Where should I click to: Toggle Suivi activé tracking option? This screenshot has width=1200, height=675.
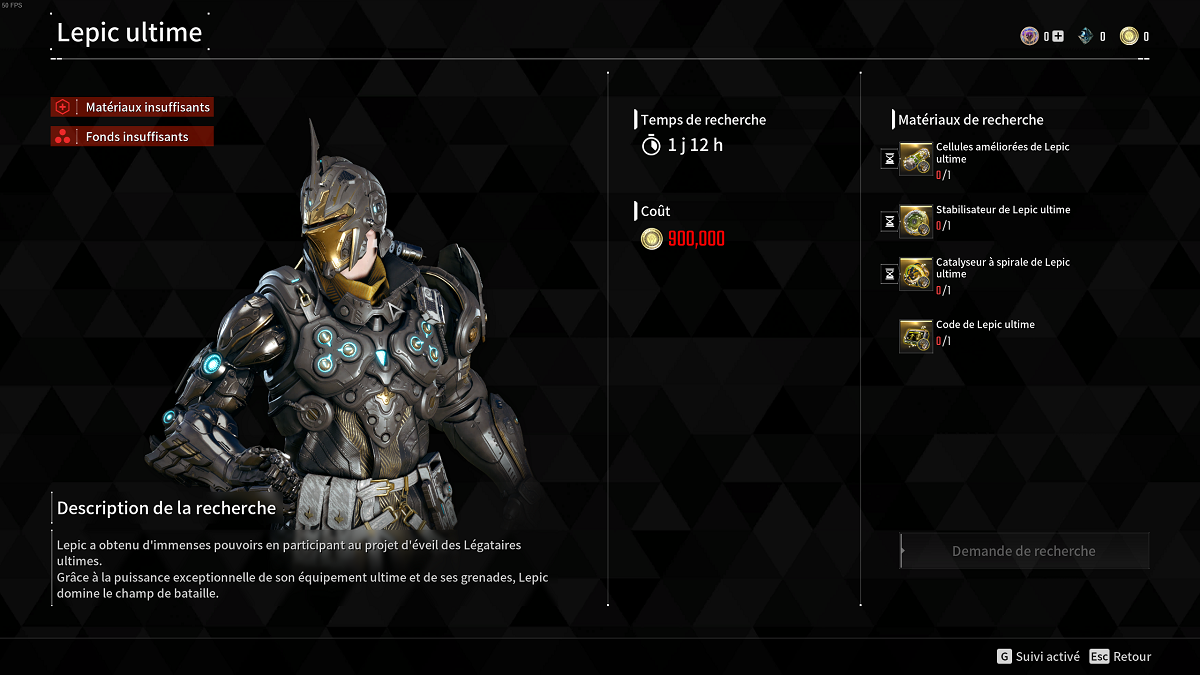[1038, 657]
